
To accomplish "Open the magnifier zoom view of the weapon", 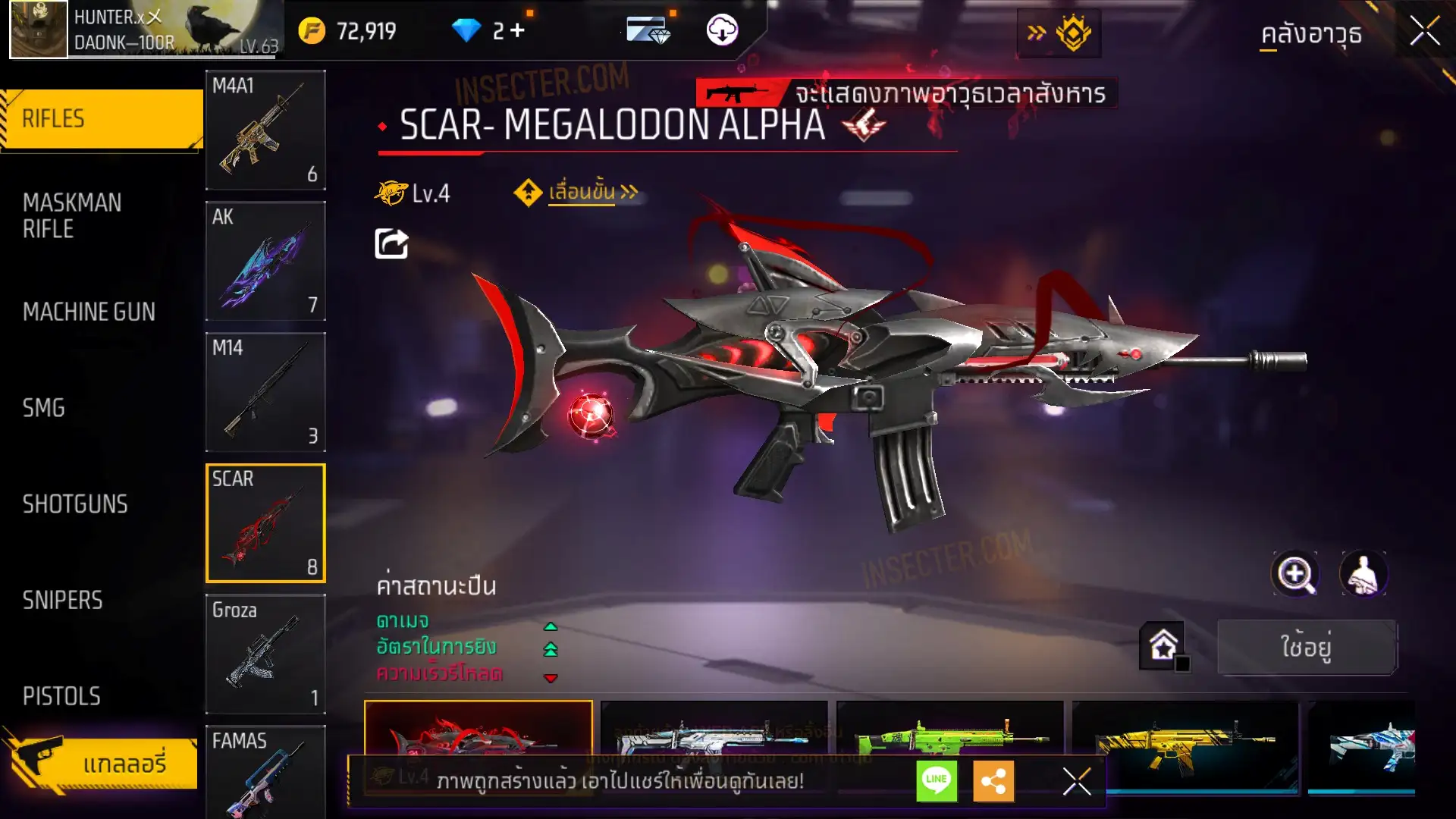I will click(x=1295, y=574).
